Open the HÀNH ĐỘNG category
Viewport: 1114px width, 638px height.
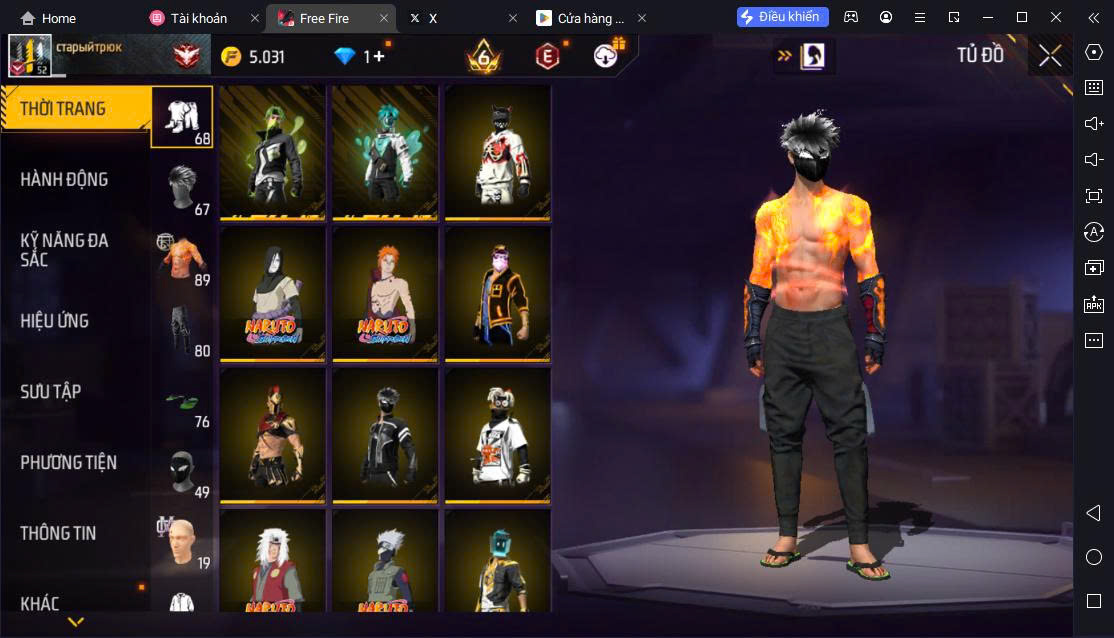[65, 180]
